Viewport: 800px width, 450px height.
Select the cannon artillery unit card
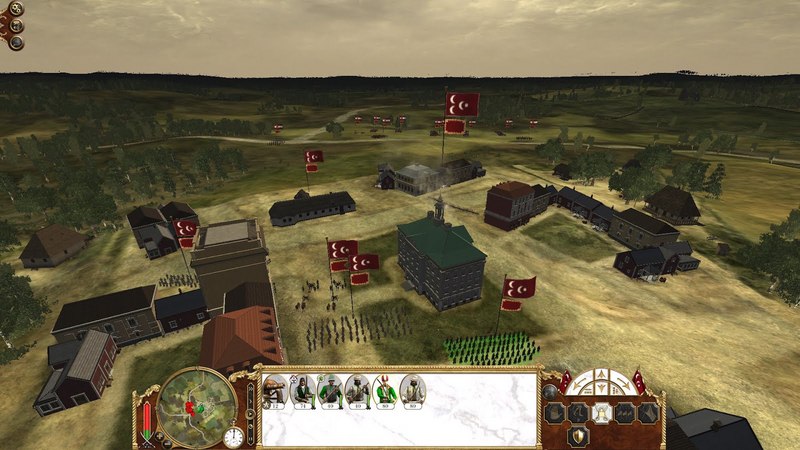274,390
